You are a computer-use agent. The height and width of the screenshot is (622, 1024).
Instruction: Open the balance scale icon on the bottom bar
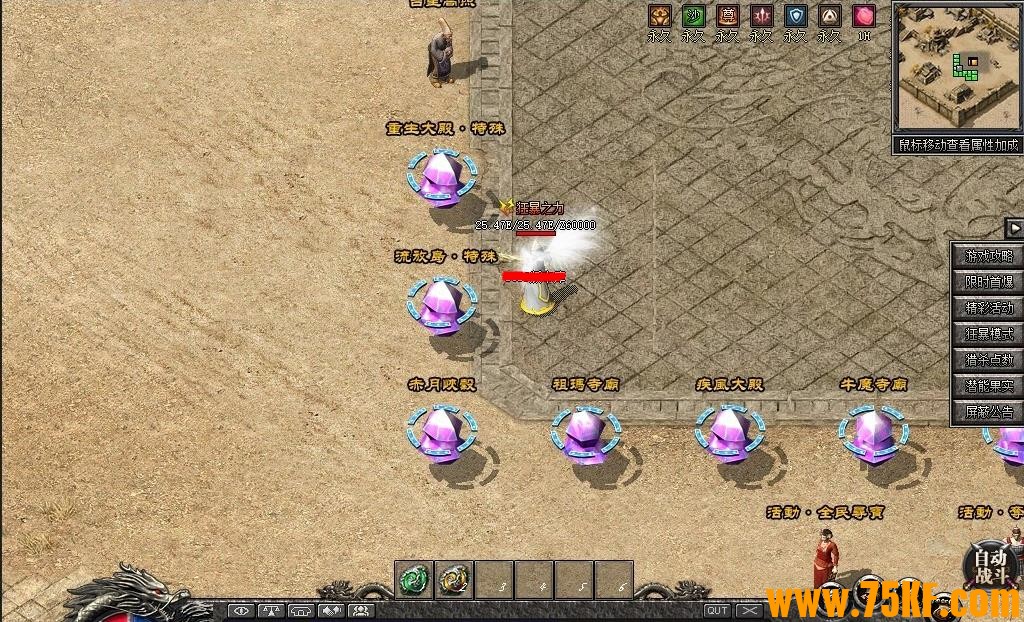pyautogui.click(x=271, y=610)
